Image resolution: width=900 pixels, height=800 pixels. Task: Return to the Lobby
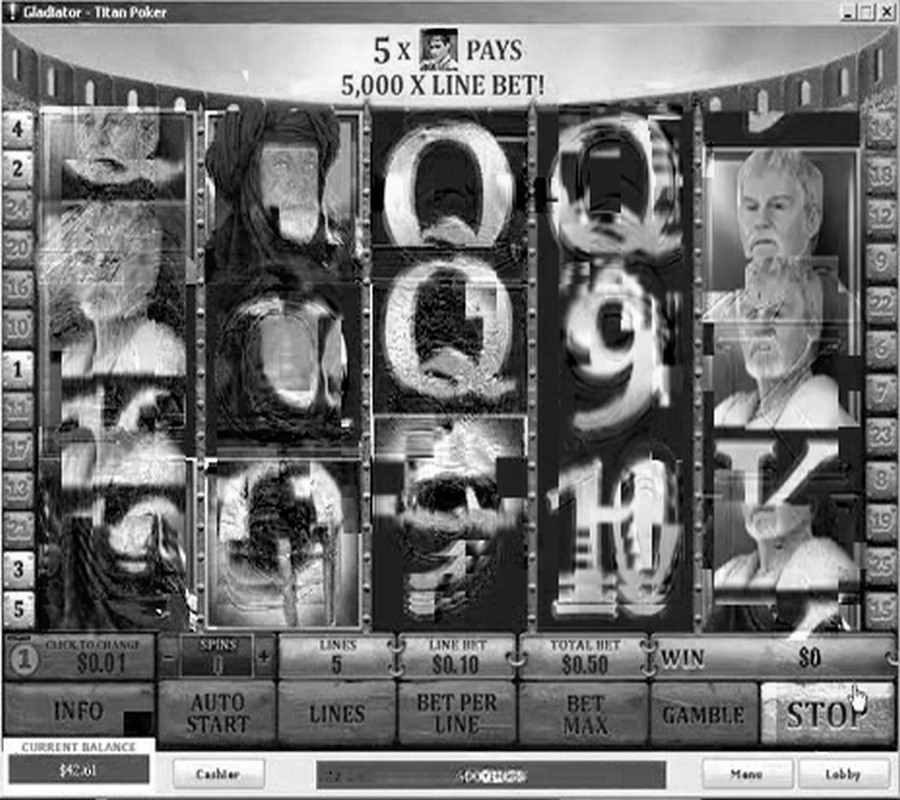[x=842, y=773]
